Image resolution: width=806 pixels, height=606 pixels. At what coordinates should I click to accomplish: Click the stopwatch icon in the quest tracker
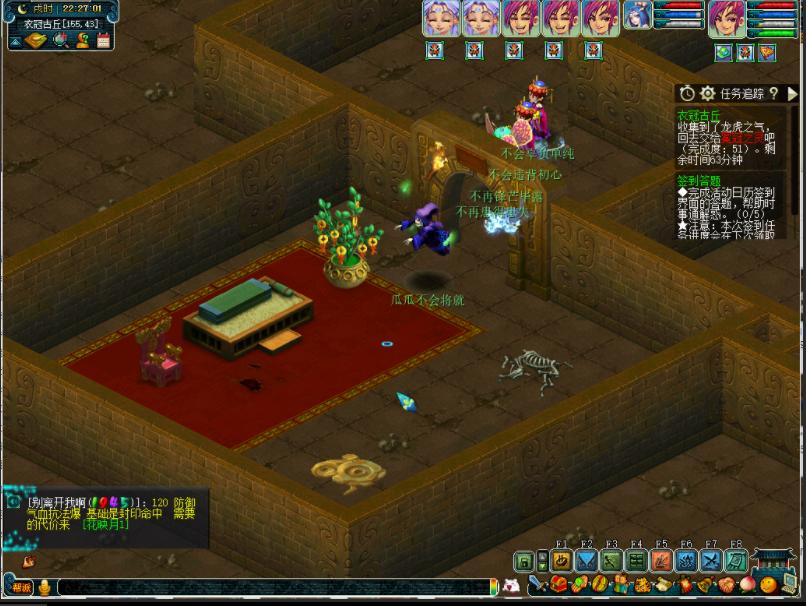pos(687,93)
